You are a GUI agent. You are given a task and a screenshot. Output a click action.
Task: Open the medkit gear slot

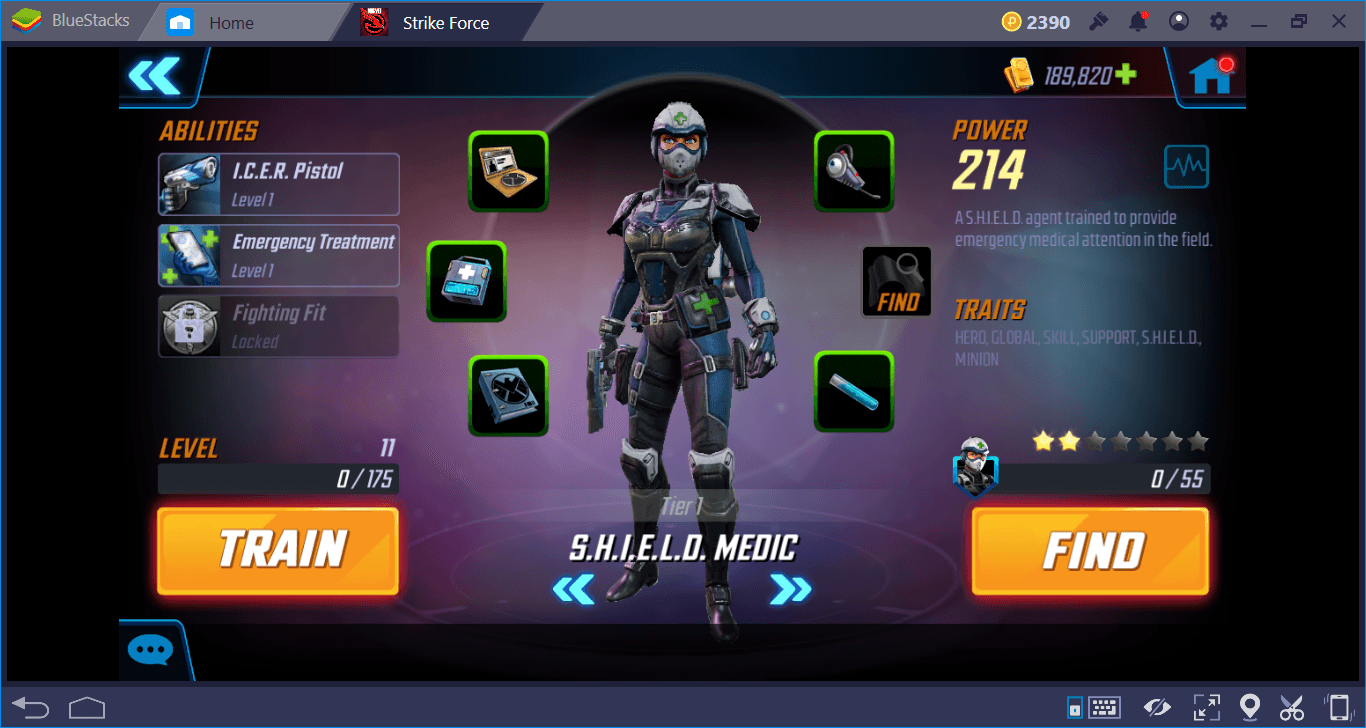(466, 281)
